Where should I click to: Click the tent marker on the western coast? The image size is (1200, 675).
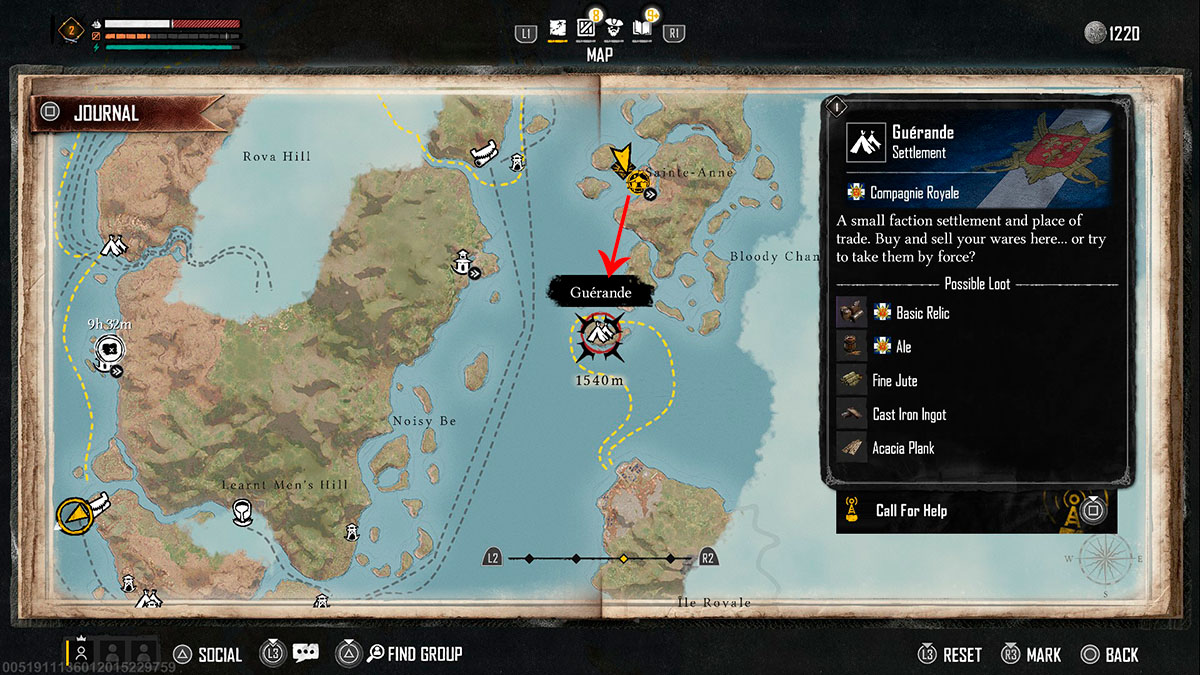(114, 246)
